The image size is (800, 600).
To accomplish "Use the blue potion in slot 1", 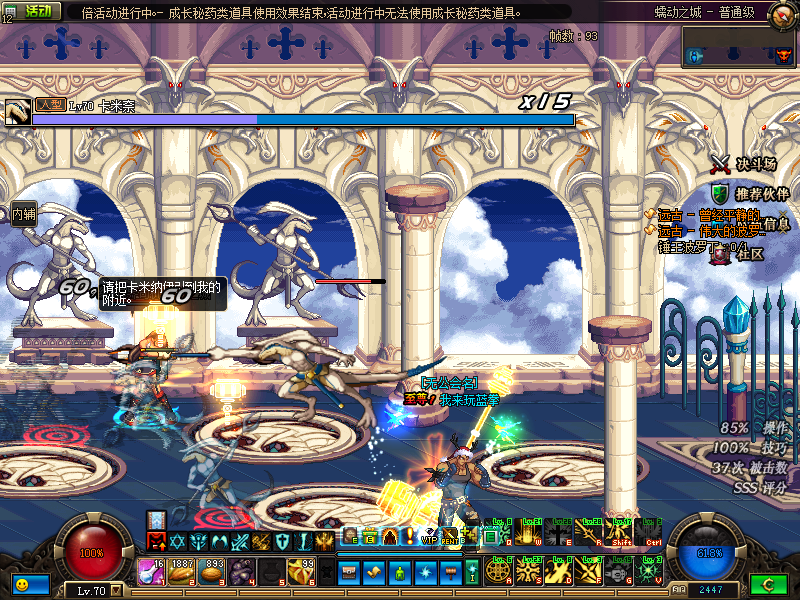I will 151,571.
